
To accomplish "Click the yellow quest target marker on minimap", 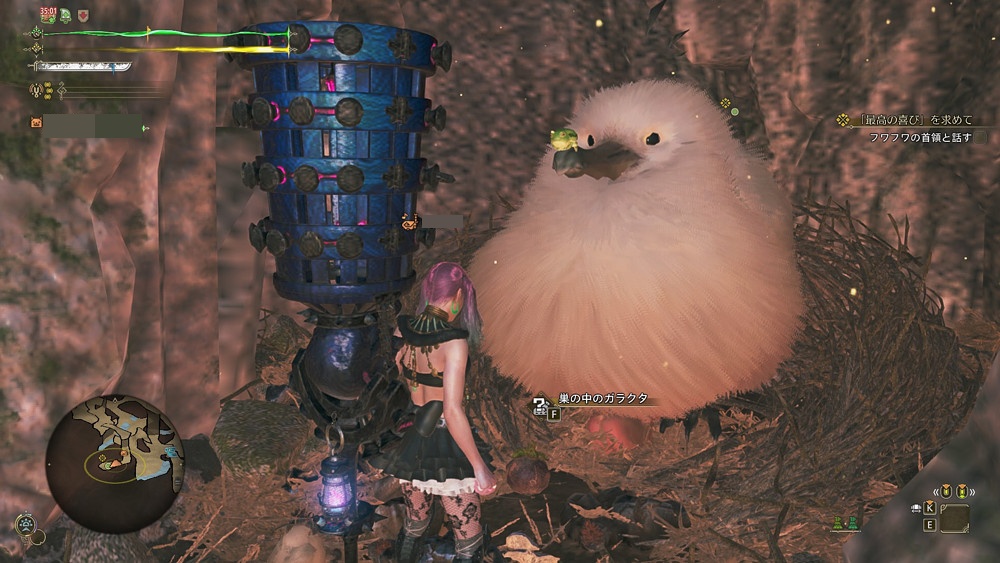I will (103, 459).
